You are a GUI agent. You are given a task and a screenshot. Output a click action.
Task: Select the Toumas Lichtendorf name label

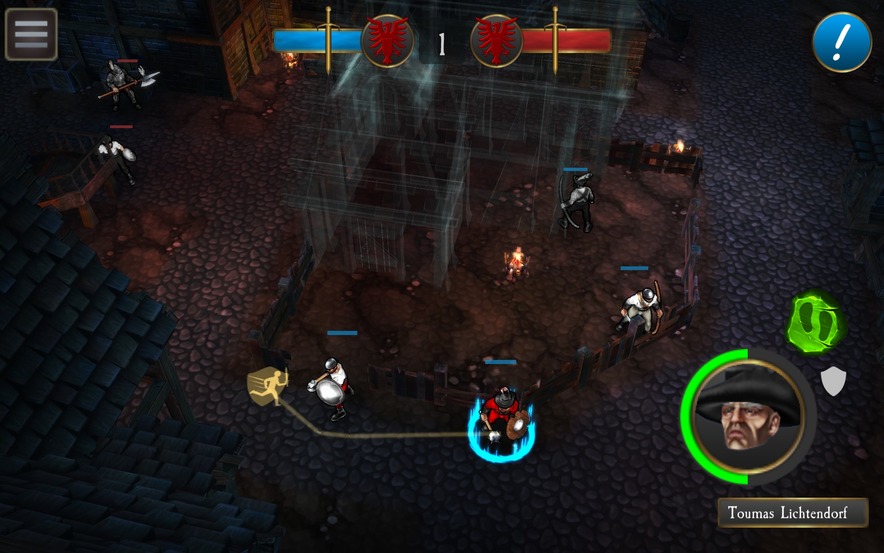coord(792,514)
